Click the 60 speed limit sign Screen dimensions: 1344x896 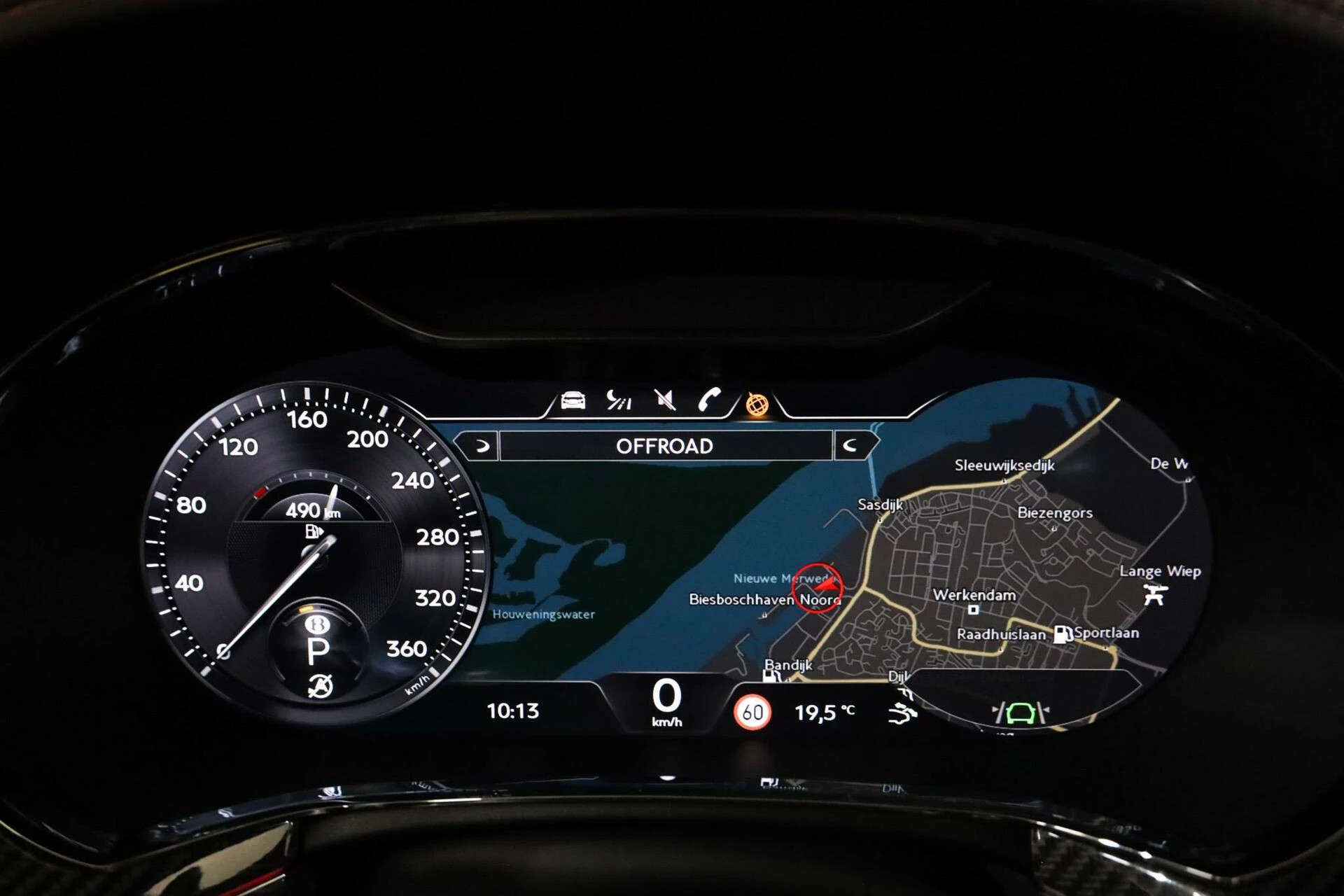point(752,713)
